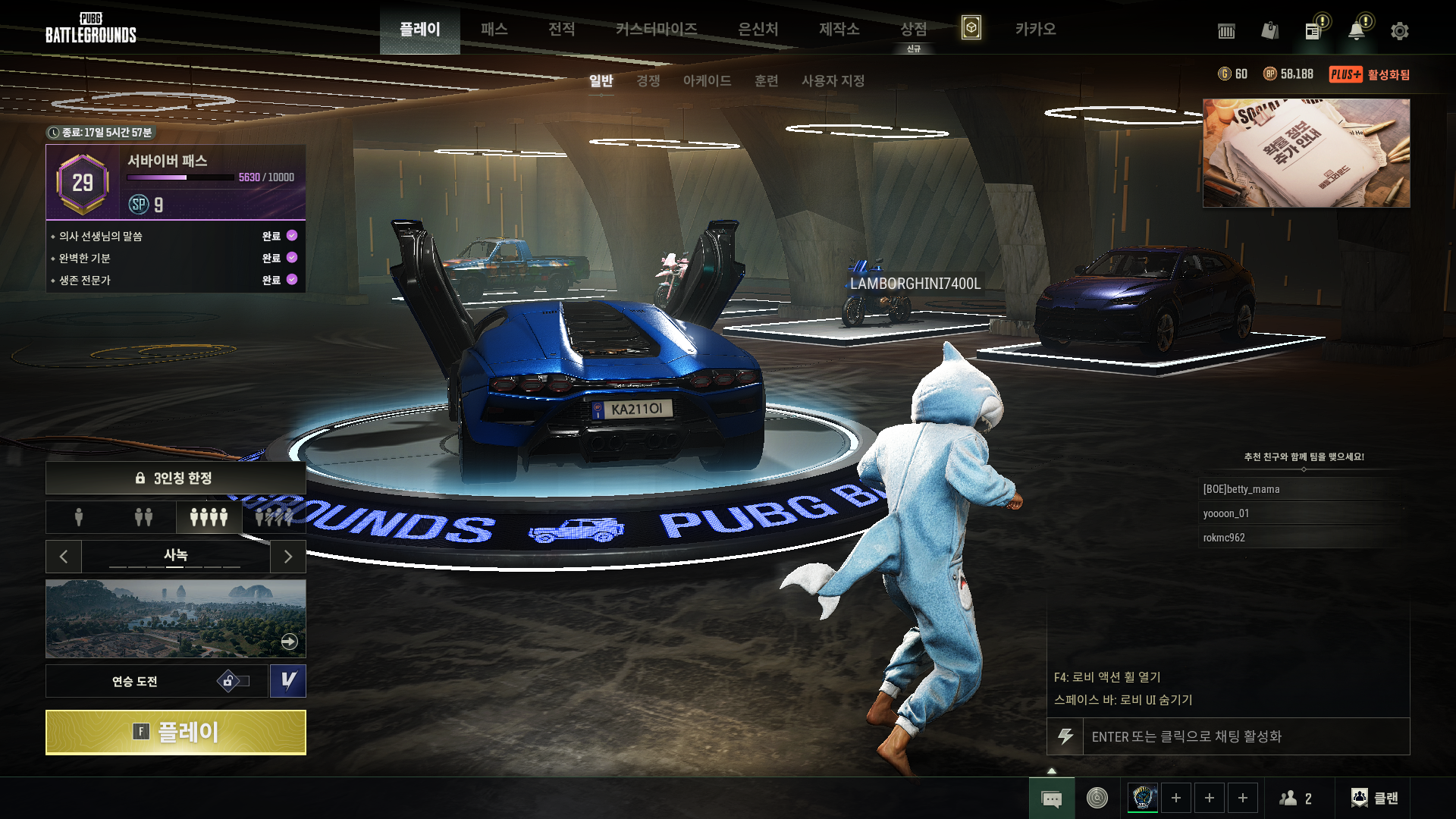Switch to 훈련 training mode
The width and height of the screenshot is (1456, 819).
click(x=766, y=80)
